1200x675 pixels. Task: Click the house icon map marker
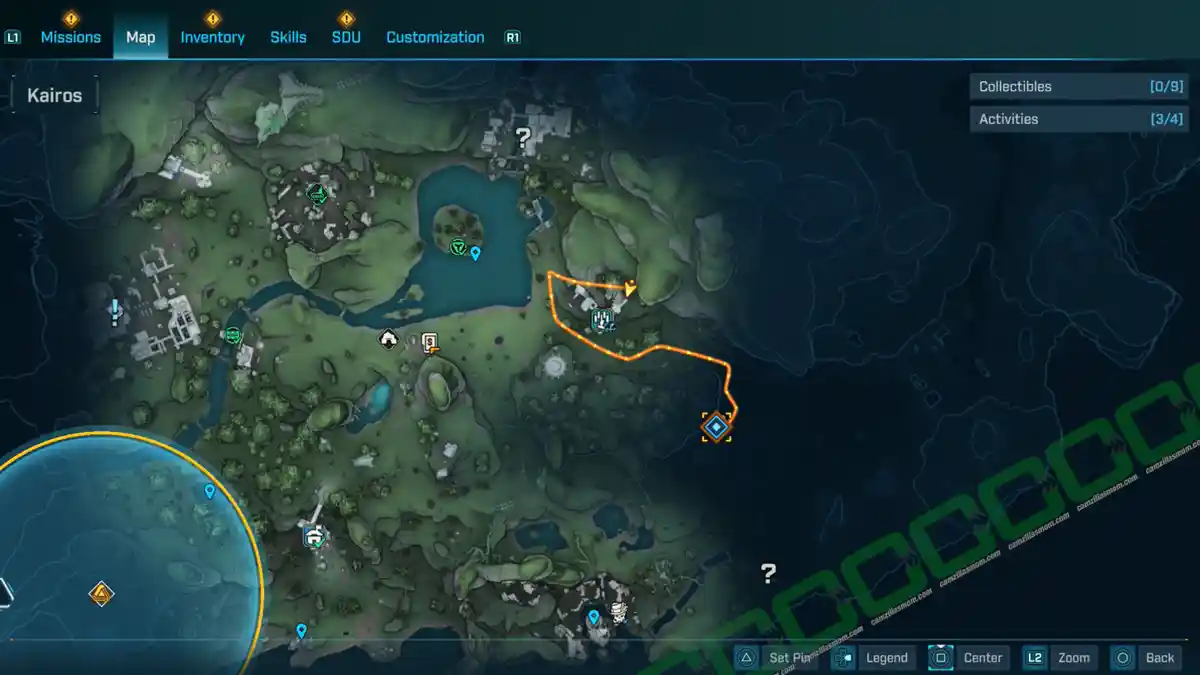coord(388,340)
